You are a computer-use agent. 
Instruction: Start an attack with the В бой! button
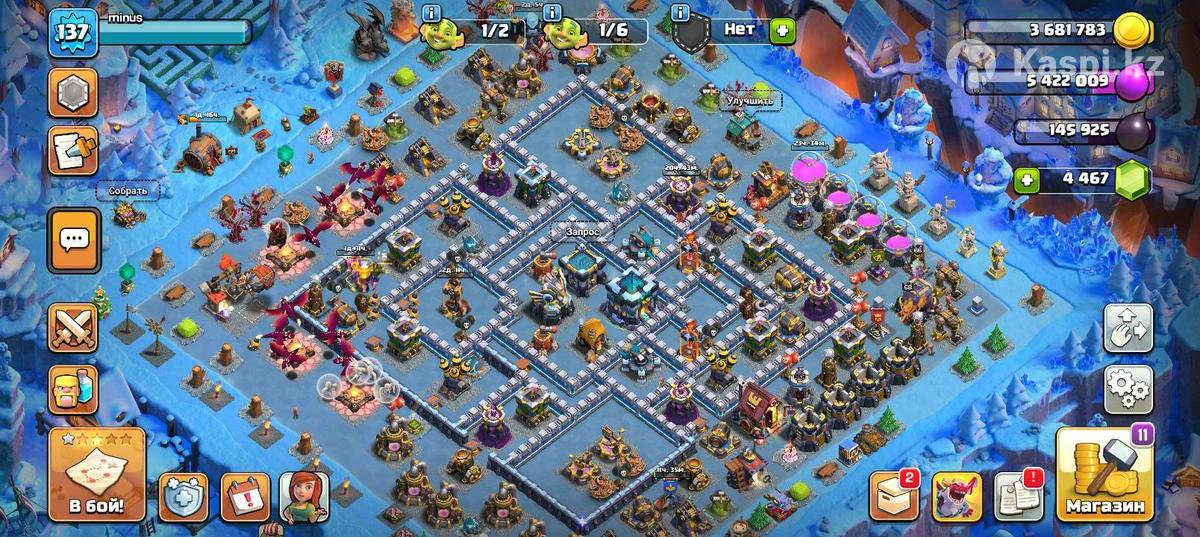[x=97, y=475]
